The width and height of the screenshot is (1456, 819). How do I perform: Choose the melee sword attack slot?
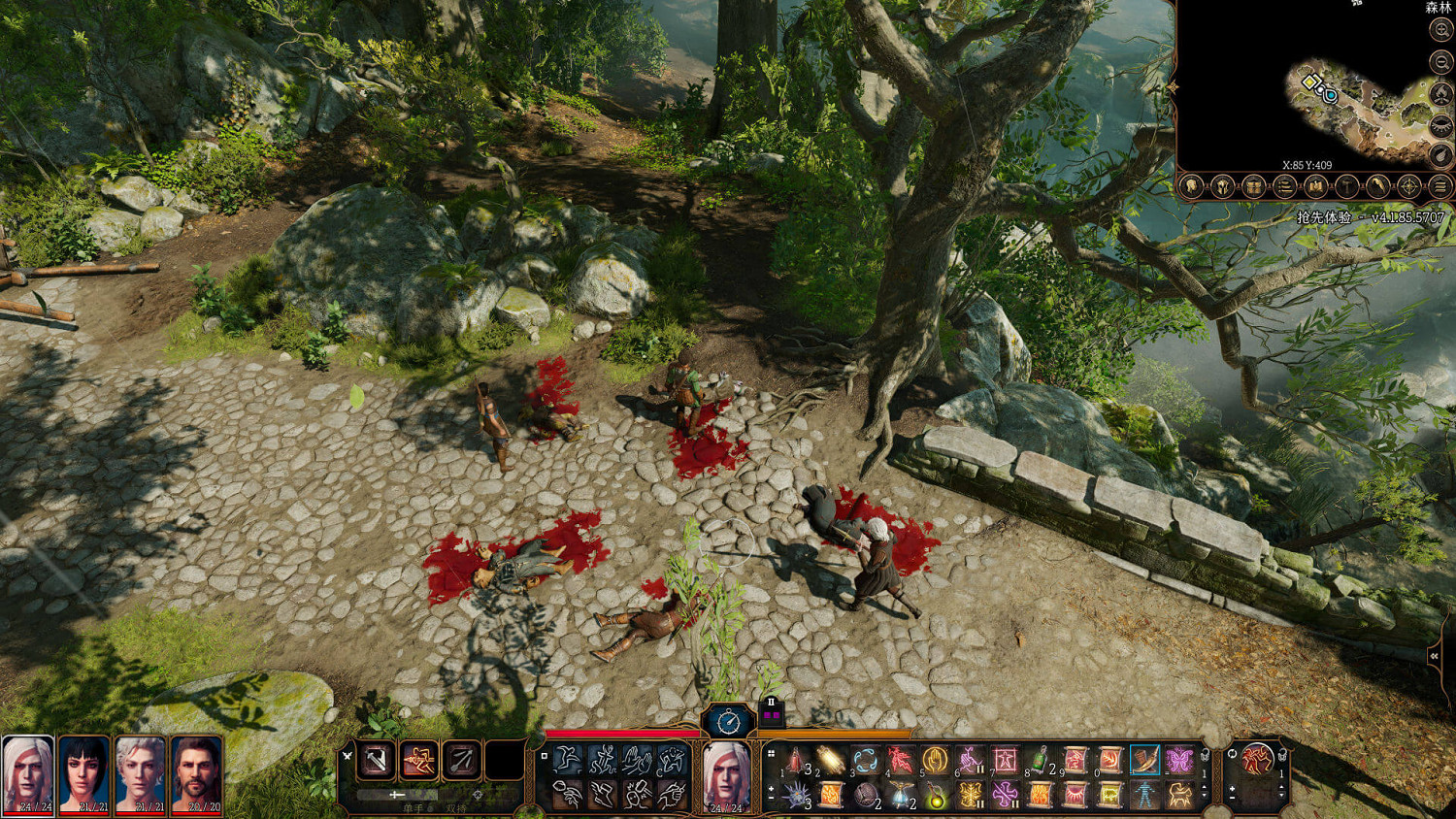[x=376, y=761]
